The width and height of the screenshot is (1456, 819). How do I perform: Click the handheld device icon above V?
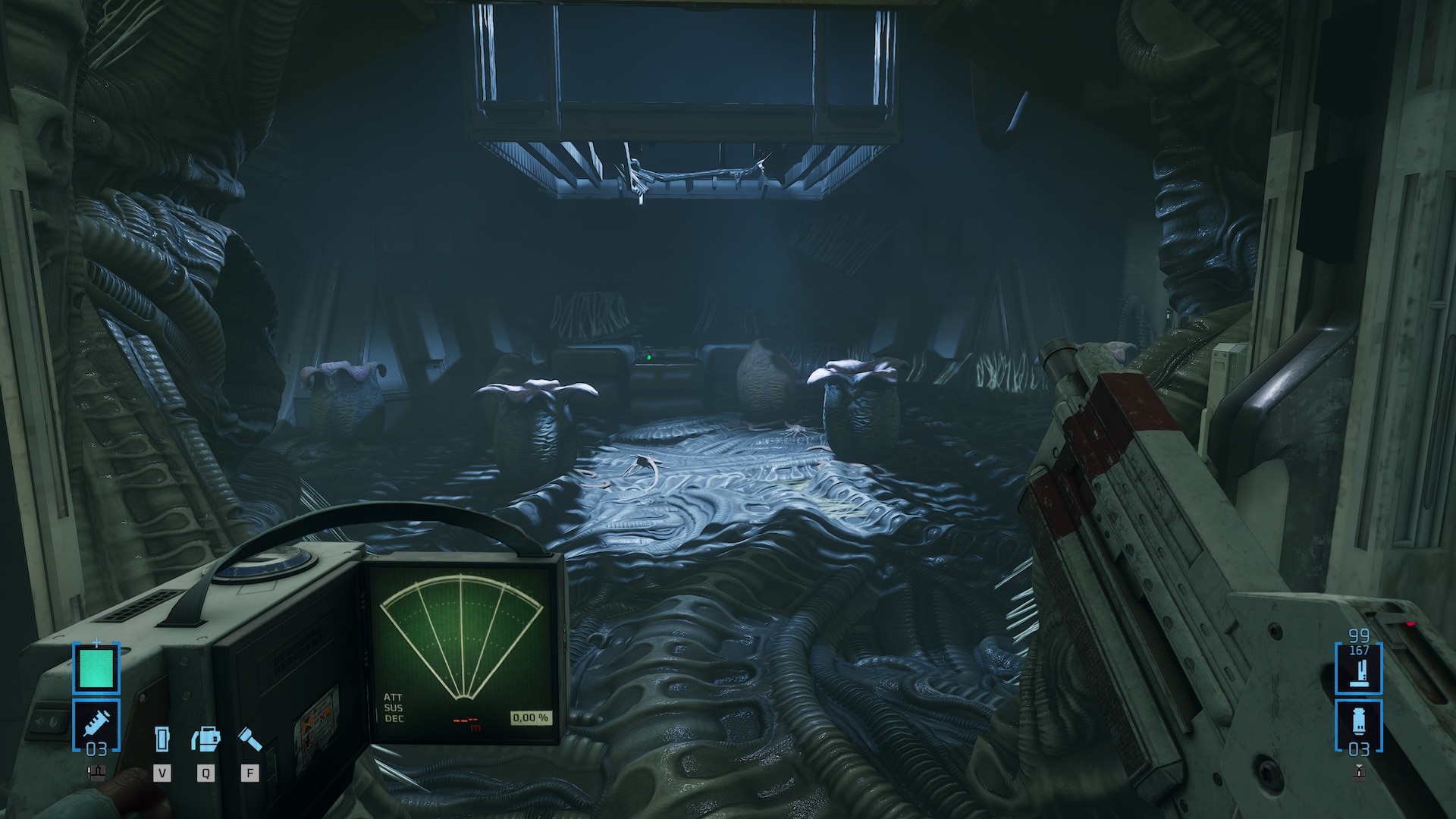click(x=162, y=739)
